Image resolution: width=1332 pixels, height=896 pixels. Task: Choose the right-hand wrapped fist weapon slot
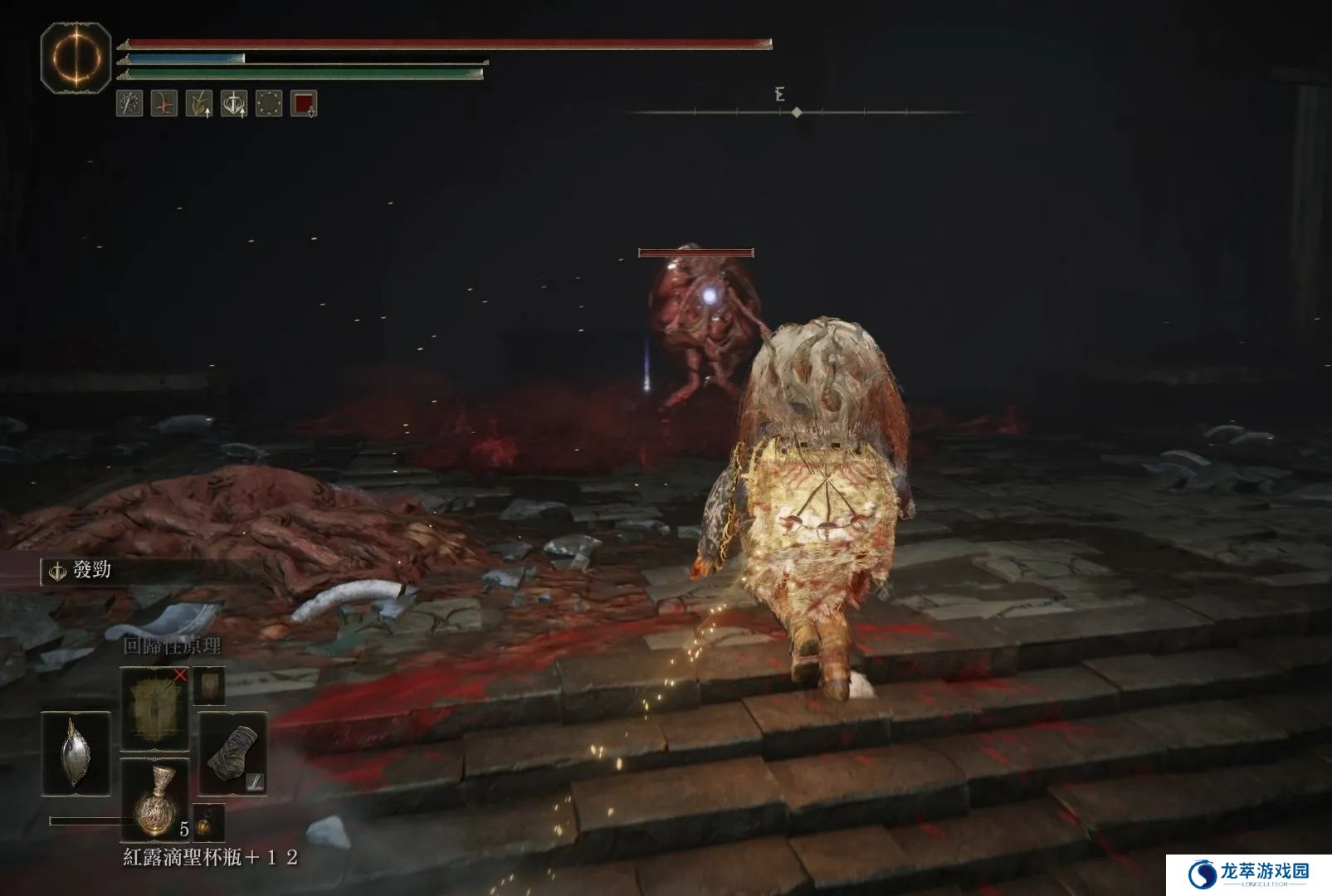click(232, 753)
